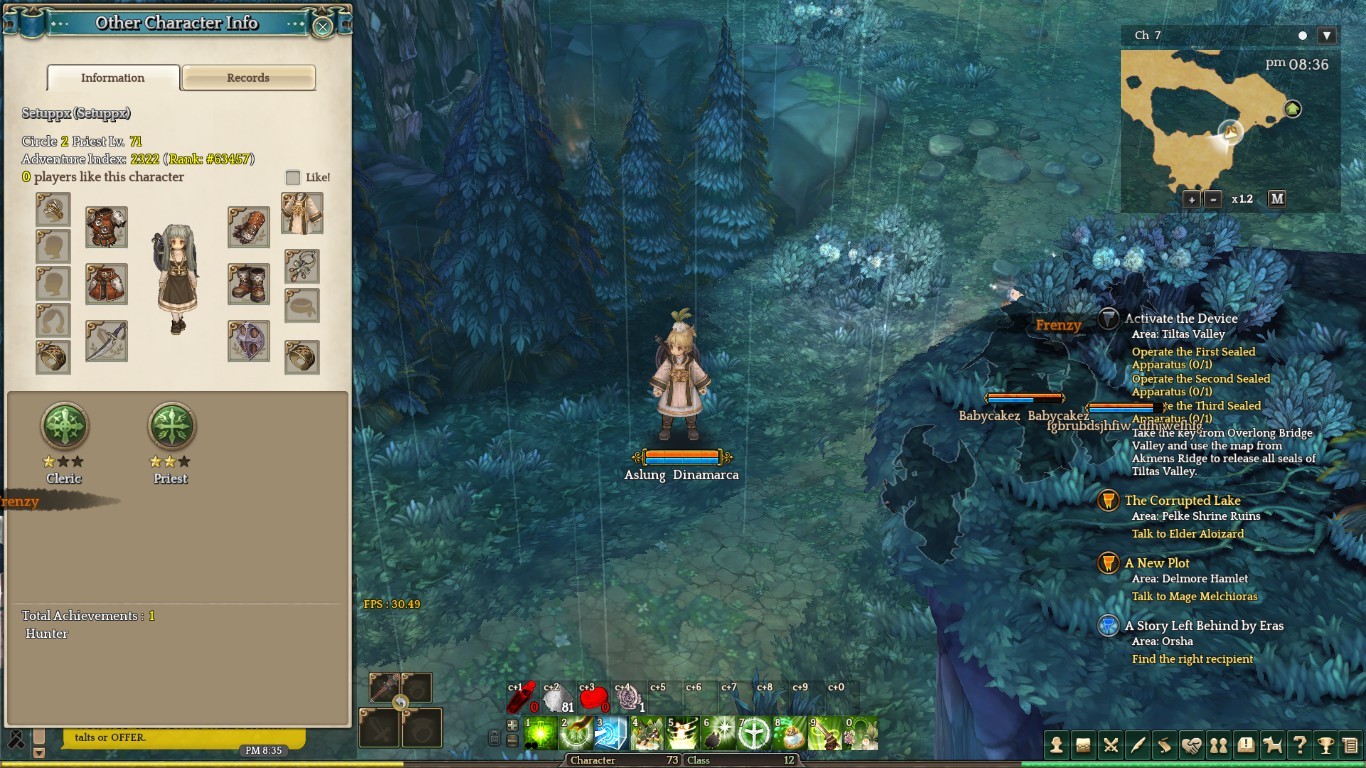View the Cleric class emblem
Image resolution: width=1366 pixels, height=768 pixels.
click(64, 427)
